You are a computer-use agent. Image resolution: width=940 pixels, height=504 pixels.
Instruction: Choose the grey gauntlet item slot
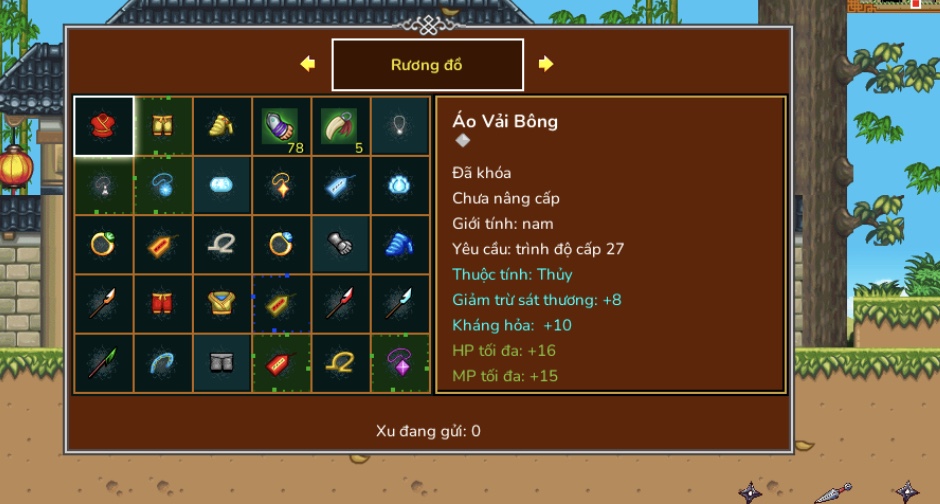point(340,244)
